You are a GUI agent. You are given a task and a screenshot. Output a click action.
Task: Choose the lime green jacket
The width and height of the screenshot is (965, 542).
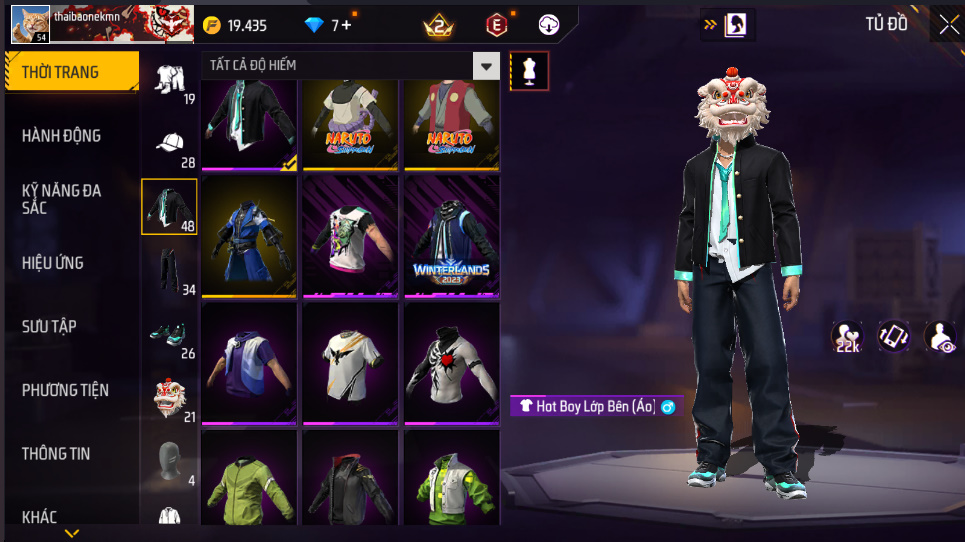[x=249, y=478]
